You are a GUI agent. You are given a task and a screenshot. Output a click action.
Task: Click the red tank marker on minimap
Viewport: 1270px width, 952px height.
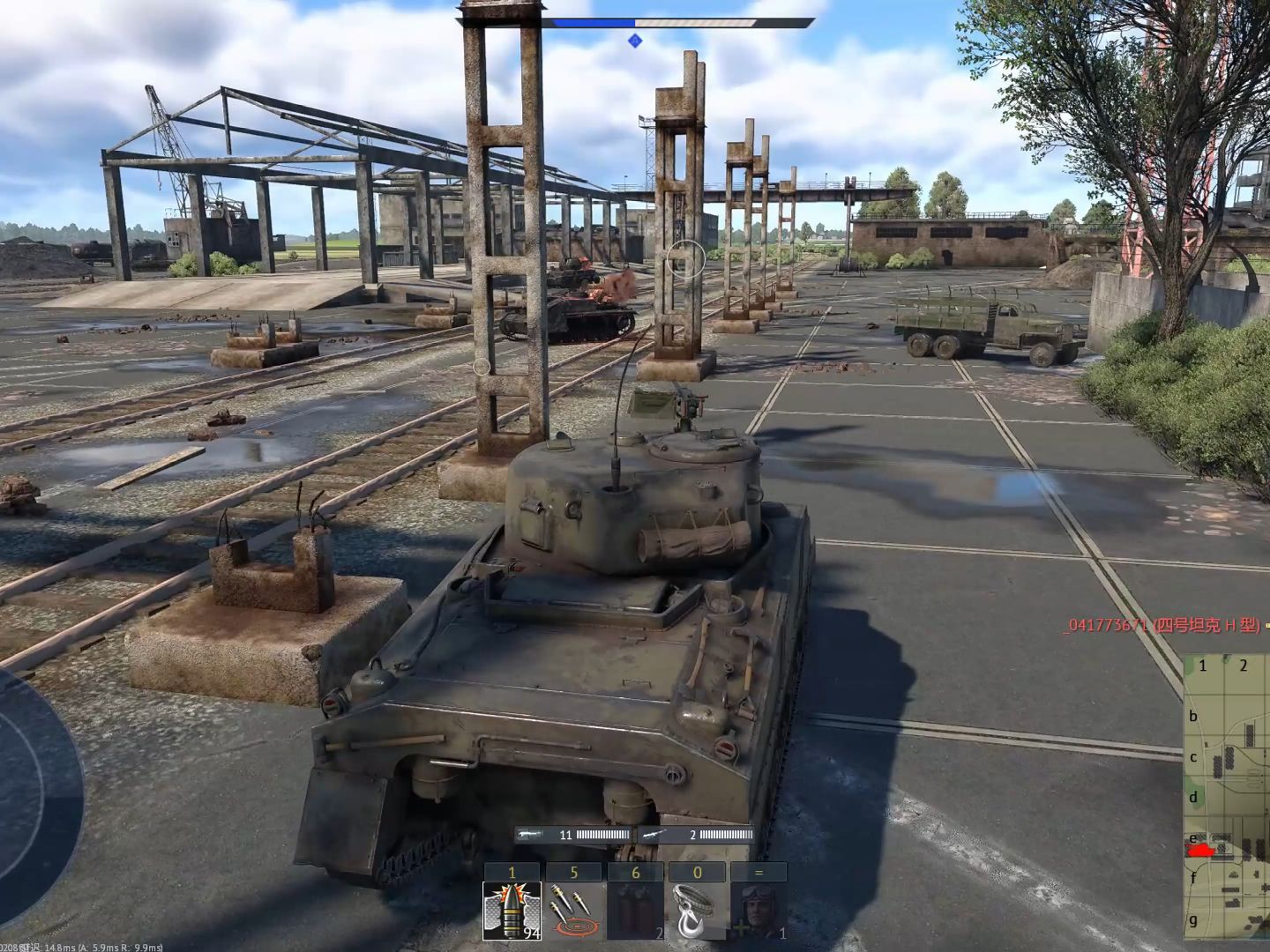coord(1200,851)
